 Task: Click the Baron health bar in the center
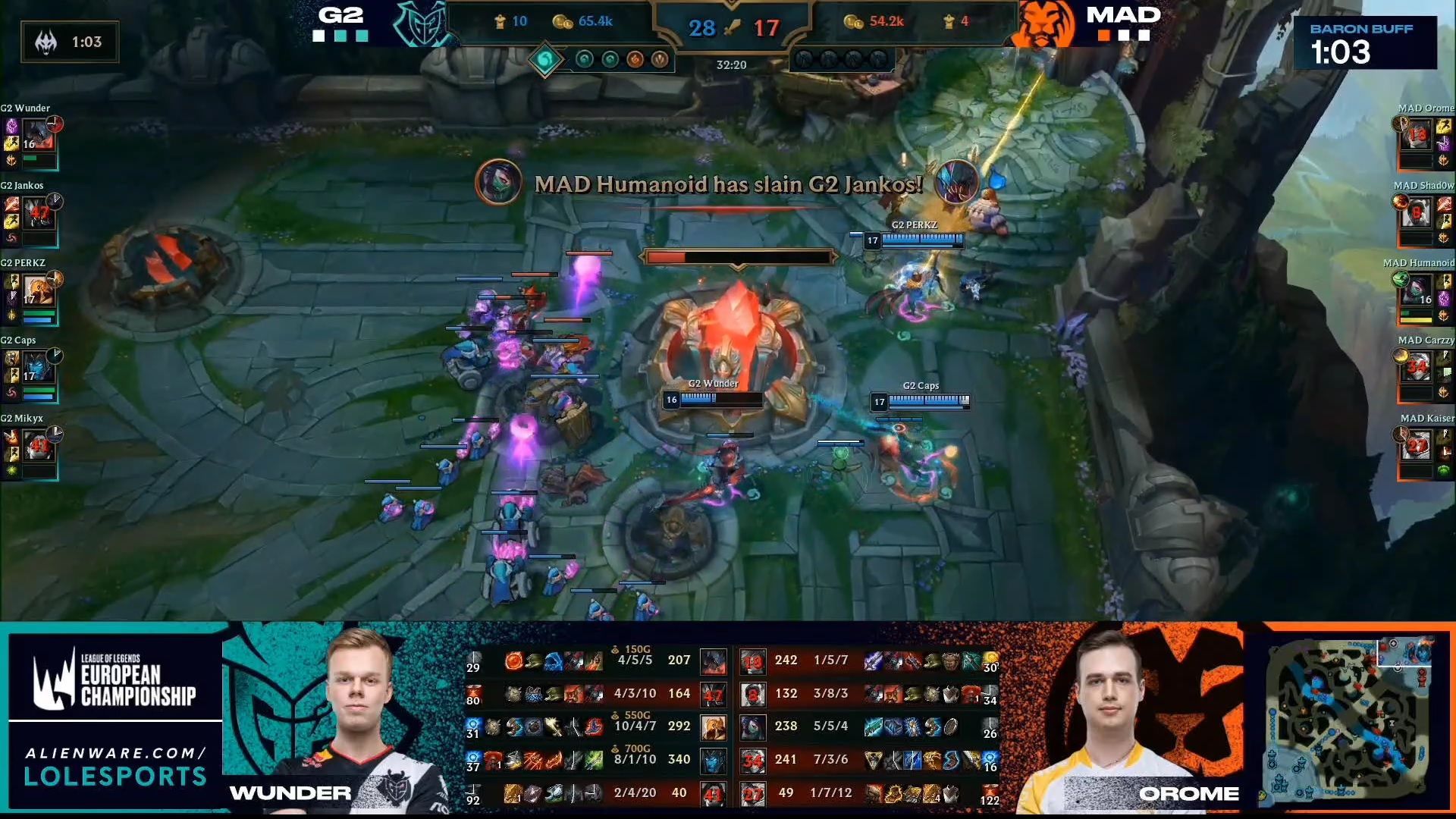point(739,256)
